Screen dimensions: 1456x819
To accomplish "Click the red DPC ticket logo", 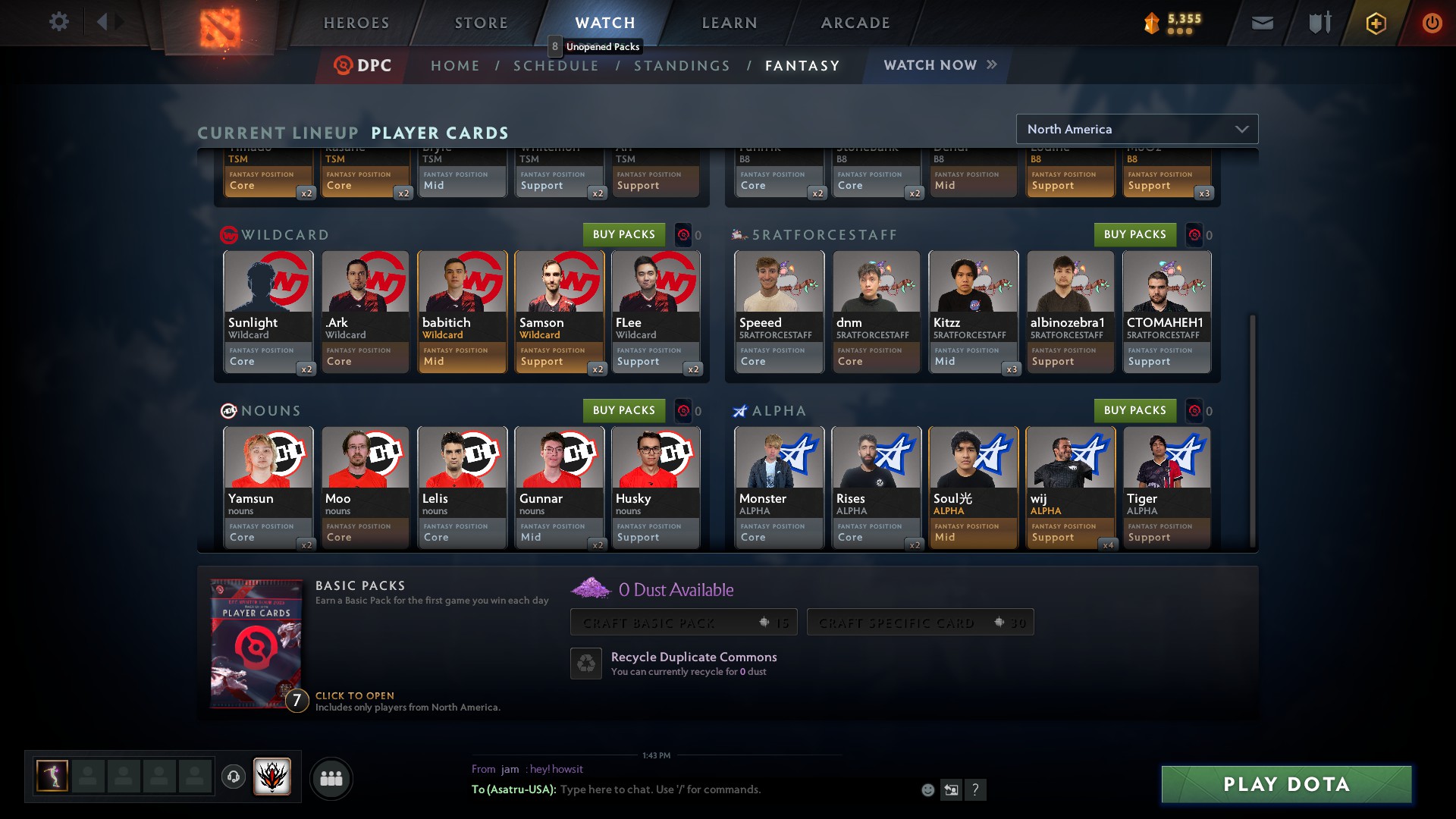I will 344,65.
